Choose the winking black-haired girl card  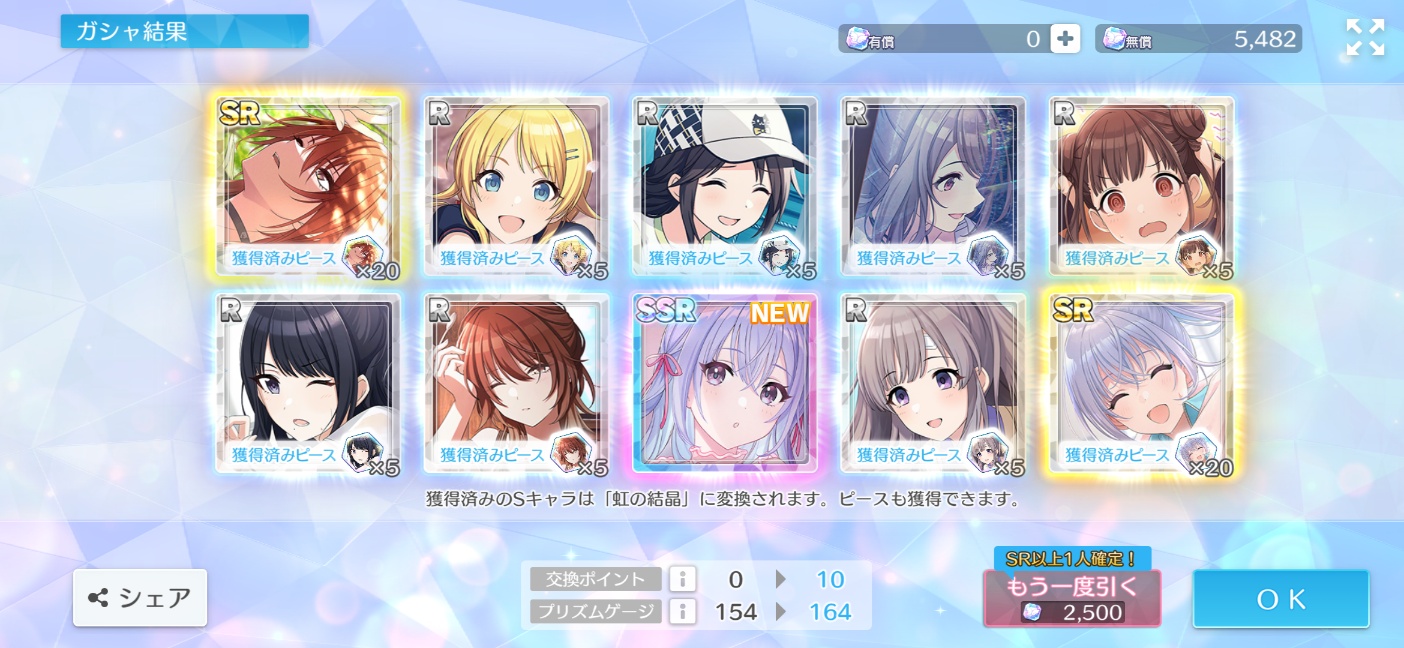pos(308,382)
